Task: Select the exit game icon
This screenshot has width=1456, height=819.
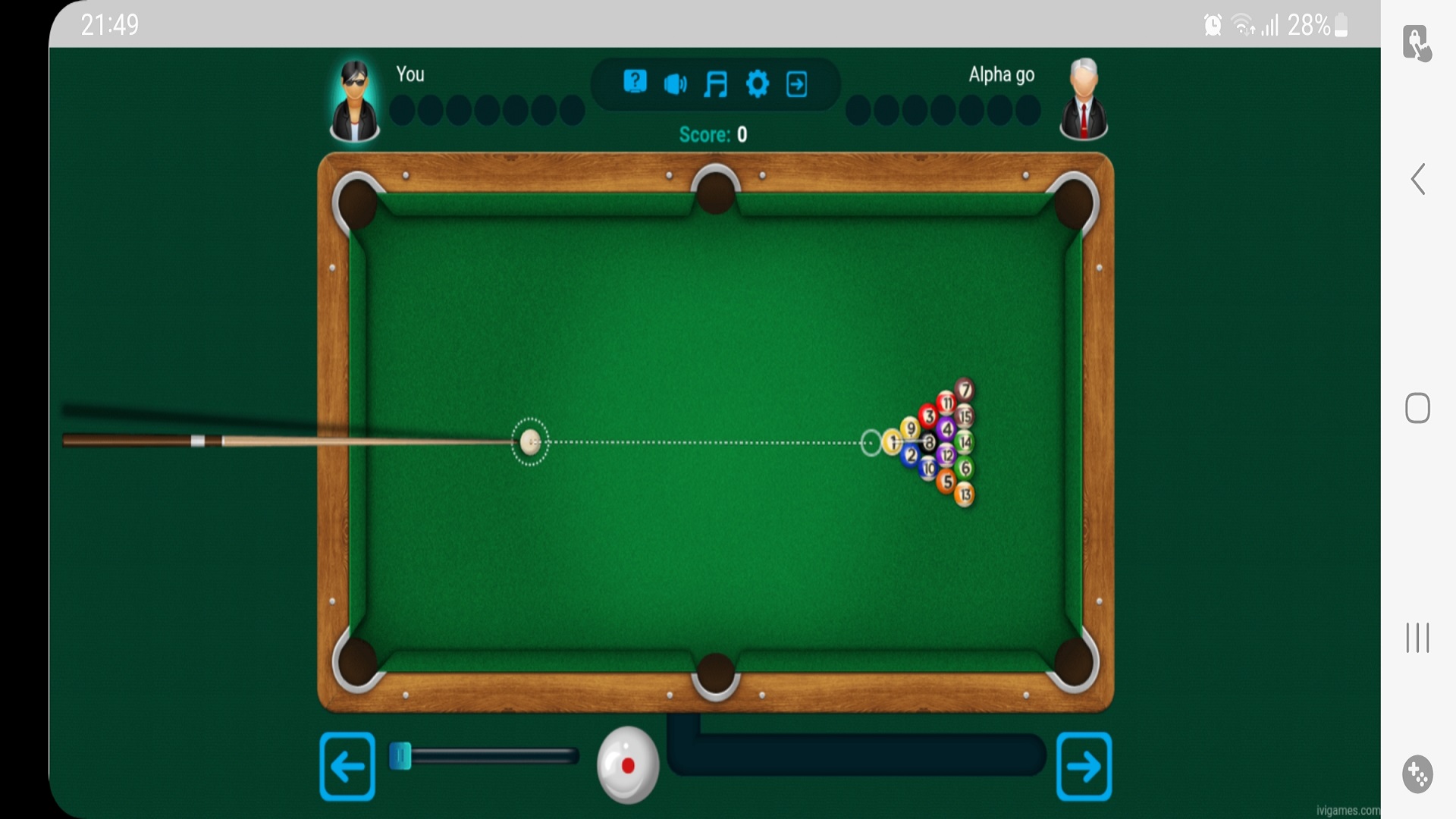Action: click(x=797, y=84)
